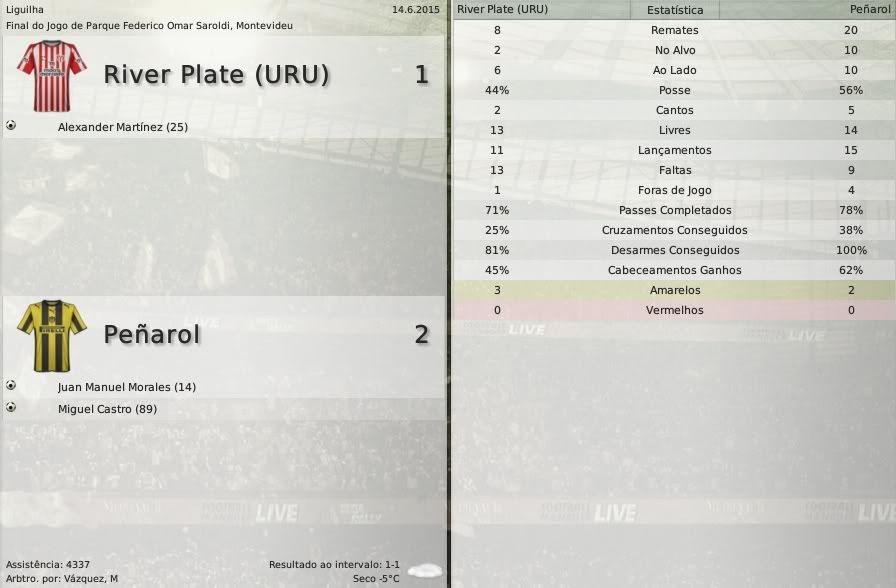Highlight the Amarelos yellow cards row
Screen dimensions: 896x588
coord(674,290)
